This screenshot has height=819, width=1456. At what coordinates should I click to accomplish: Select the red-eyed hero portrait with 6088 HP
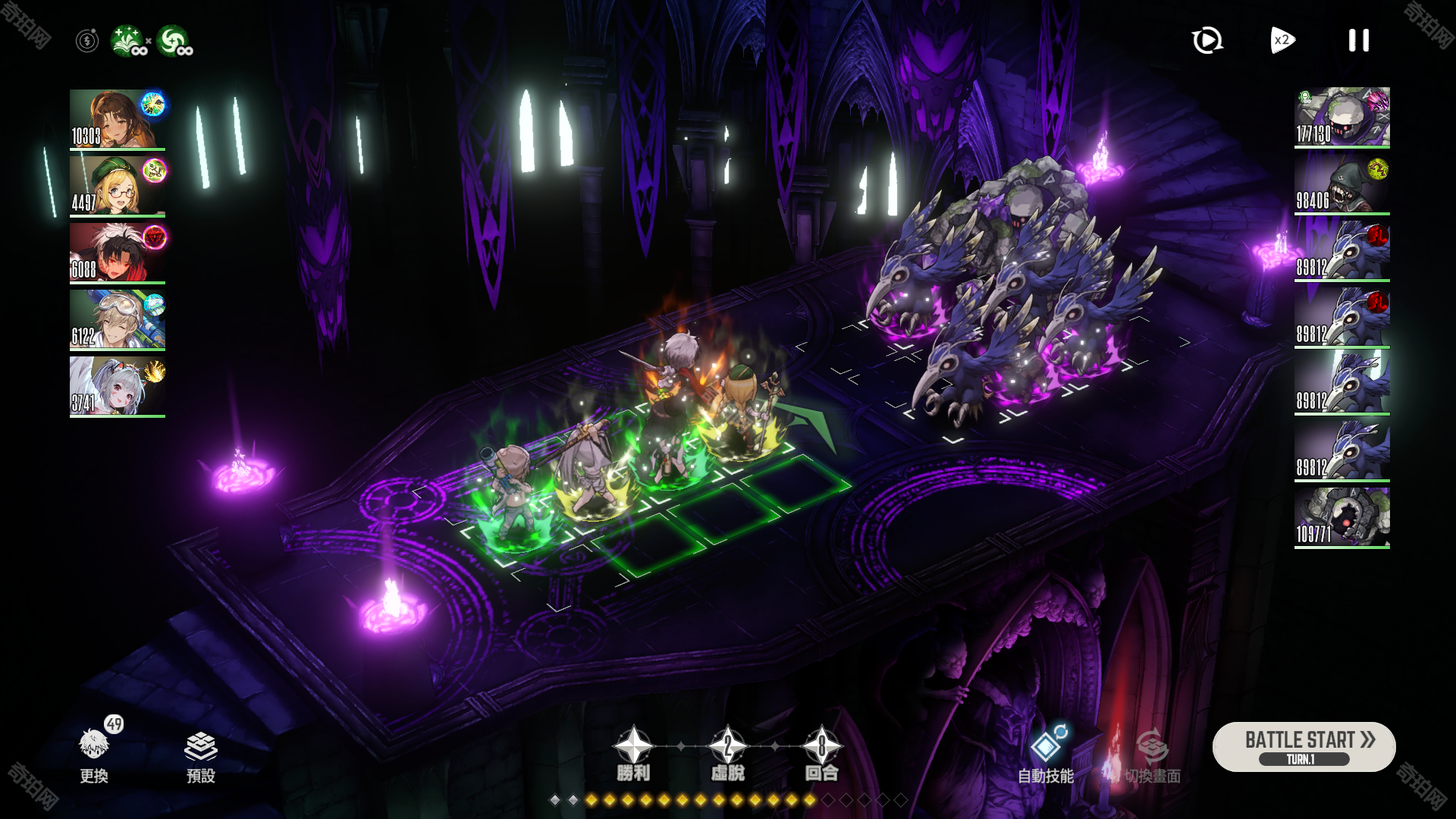click(118, 253)
